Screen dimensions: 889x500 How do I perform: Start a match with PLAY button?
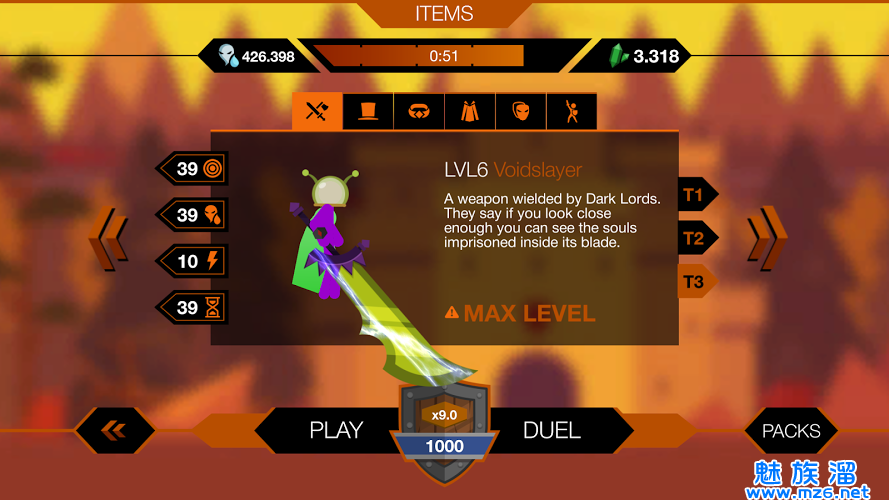coord(334,431)
